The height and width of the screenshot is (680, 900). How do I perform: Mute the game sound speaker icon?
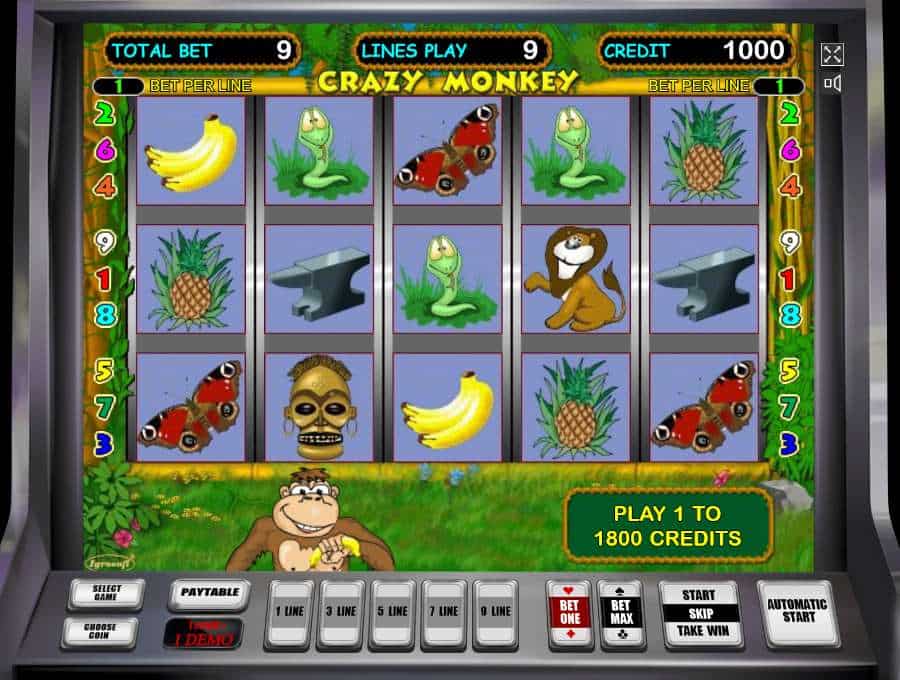[832, 83]
